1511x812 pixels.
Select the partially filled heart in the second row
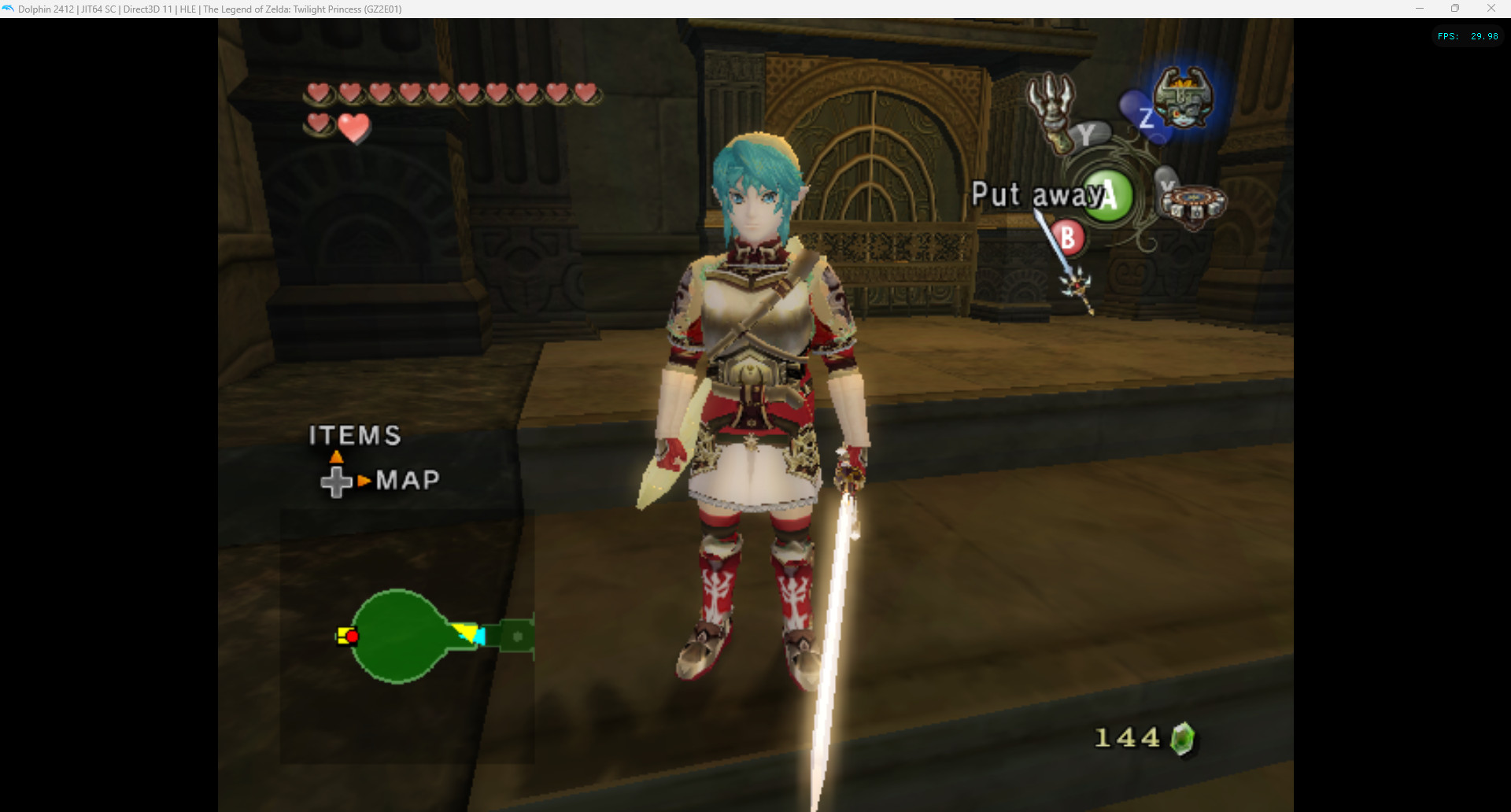[x=355, y=128]
